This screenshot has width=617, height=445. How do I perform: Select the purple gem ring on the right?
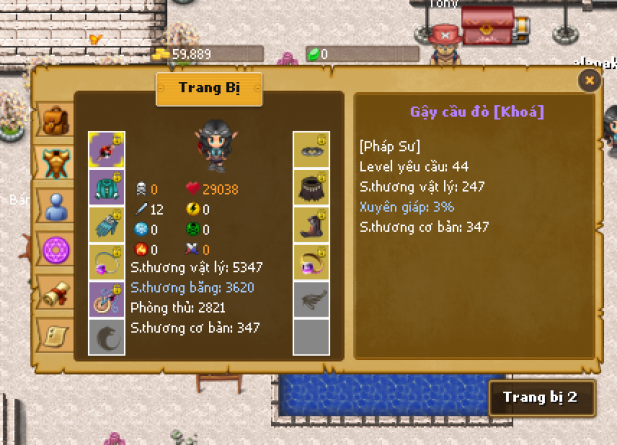(x=311, y=262)
